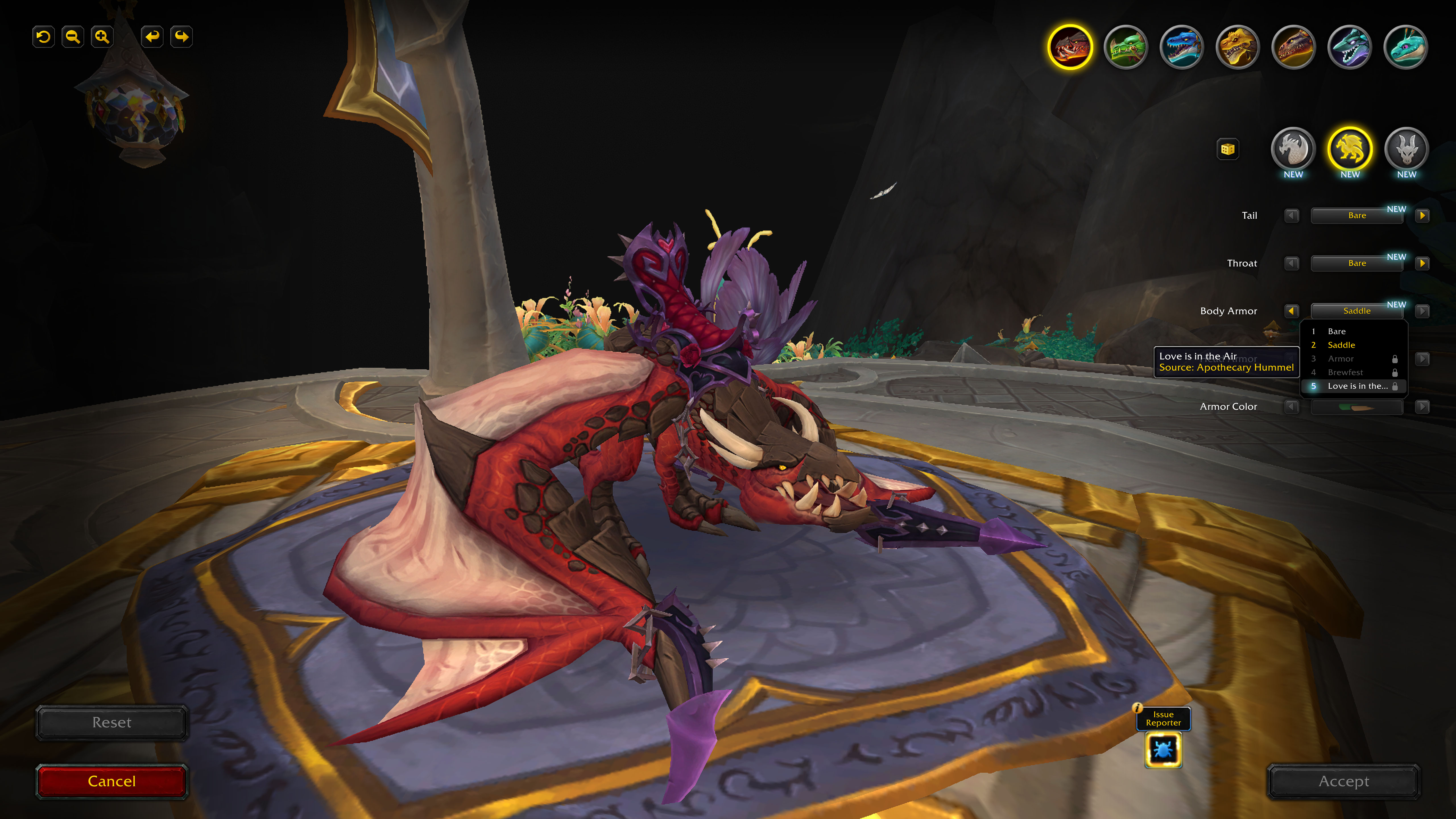Open the Issue Reporter bug icon

click(1163, 750)
